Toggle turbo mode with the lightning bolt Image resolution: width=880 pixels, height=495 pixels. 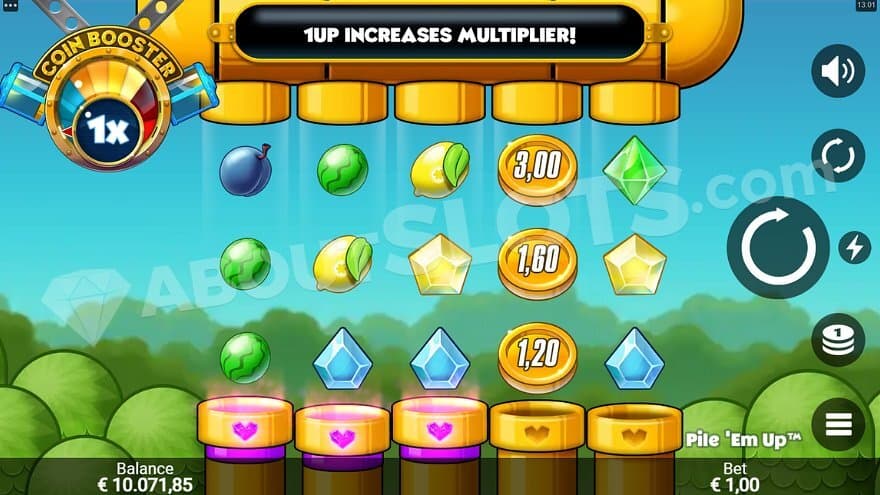[x=854, y=247]
